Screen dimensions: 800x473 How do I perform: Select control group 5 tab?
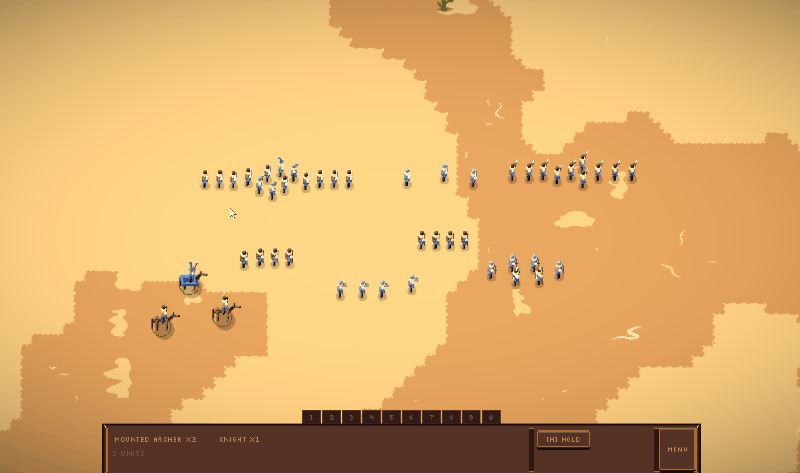tap(391, 417)
